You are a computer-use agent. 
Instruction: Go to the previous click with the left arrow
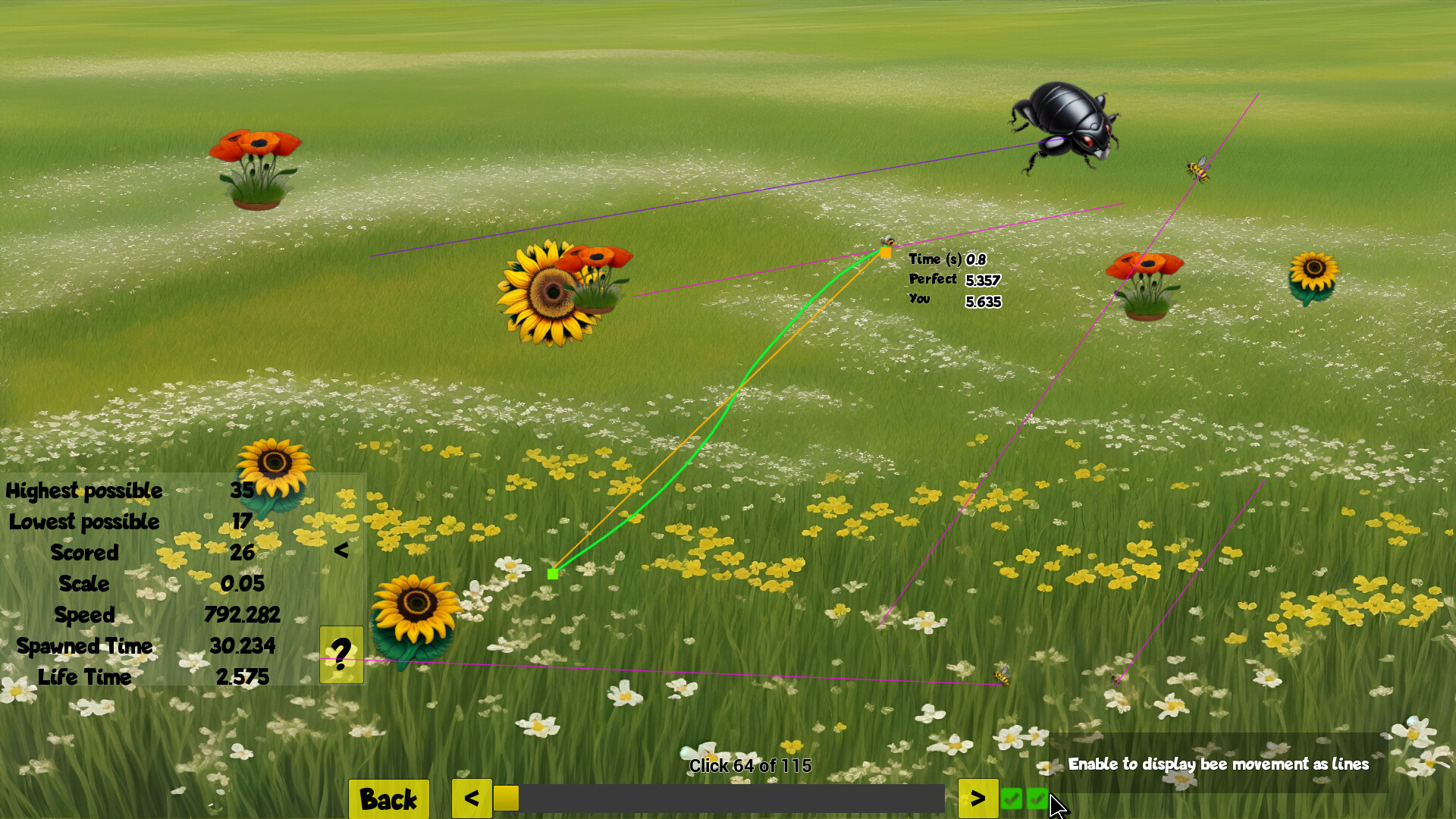click(x=471, y=798)
